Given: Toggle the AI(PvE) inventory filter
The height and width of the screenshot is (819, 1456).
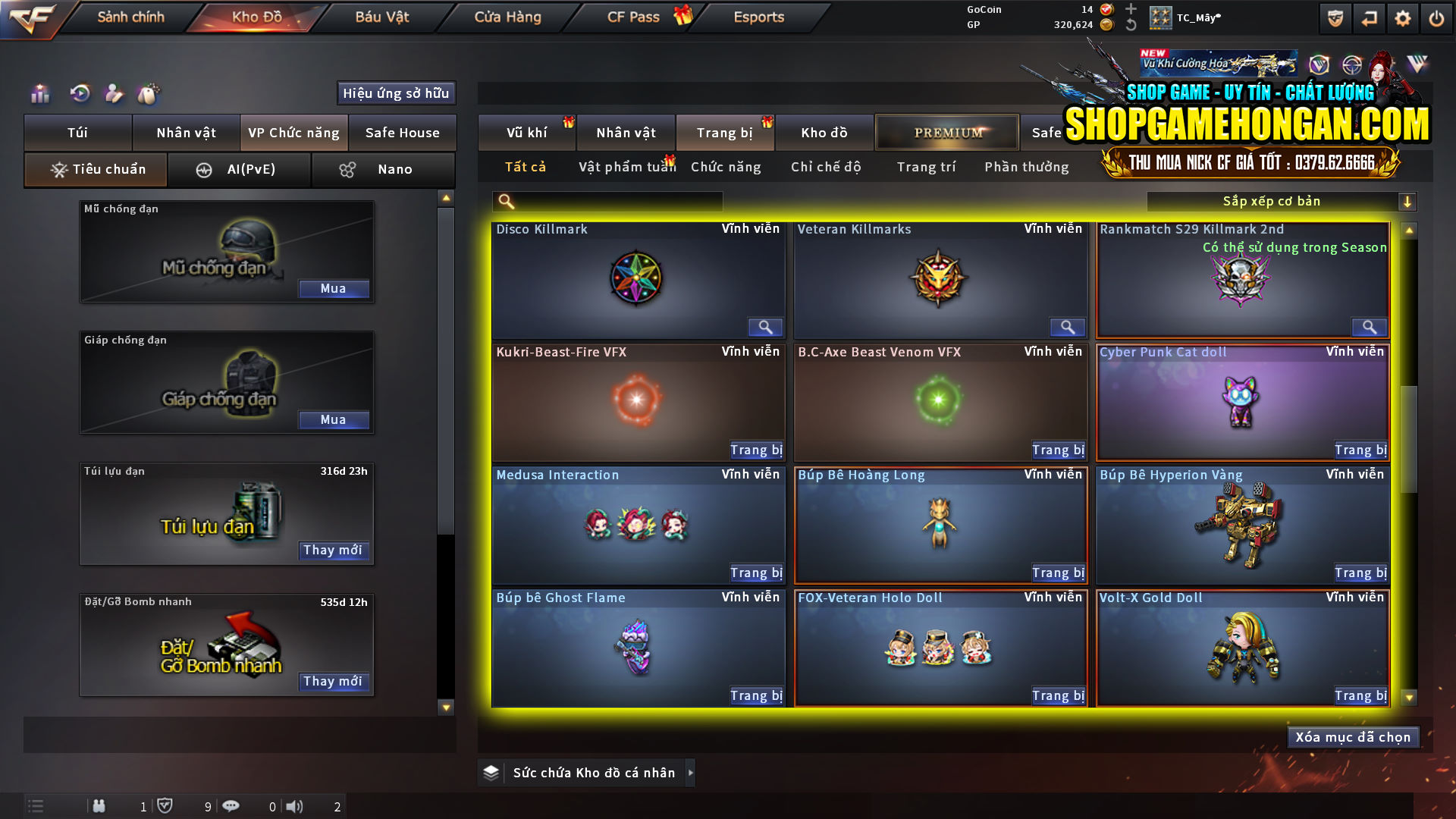Looking at the screenshot, I should 240,169.
